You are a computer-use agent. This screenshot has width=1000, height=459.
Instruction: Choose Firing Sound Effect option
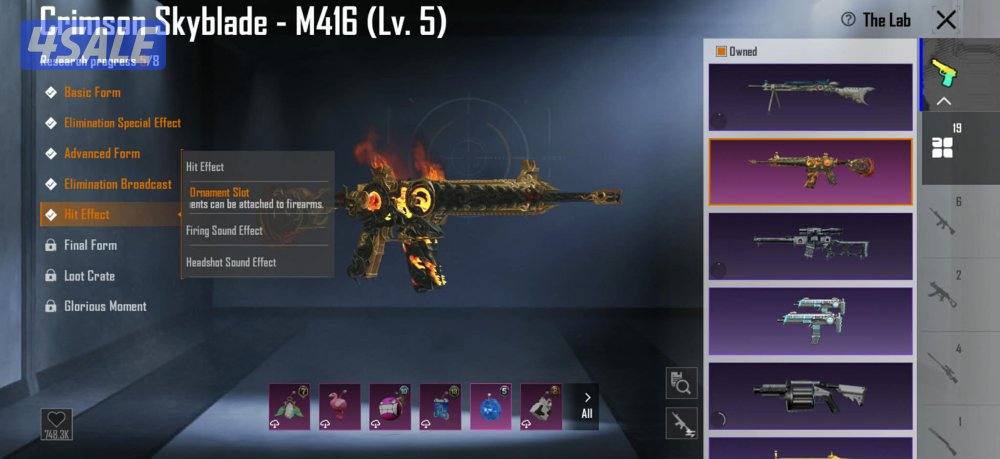pos(224,231)
